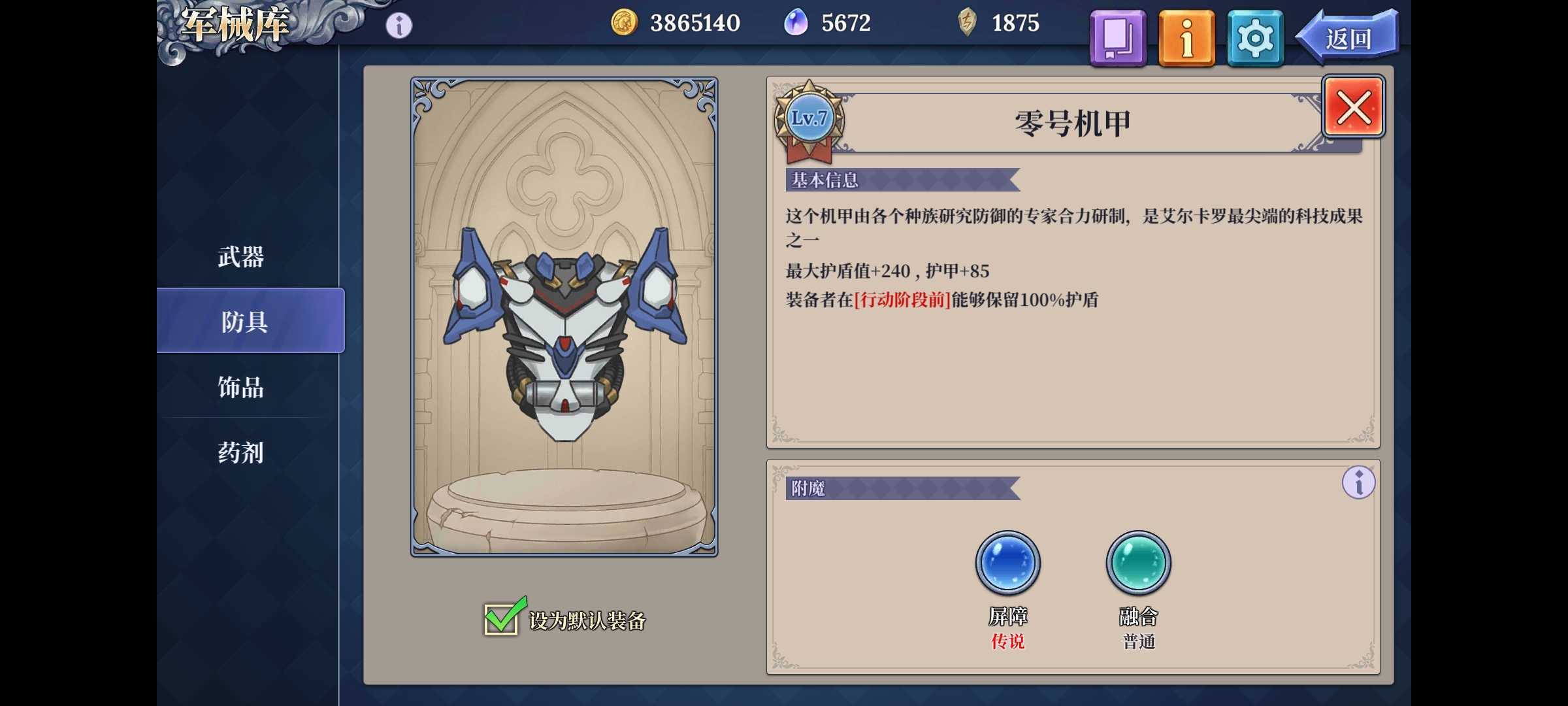Select the 融合 common enchantment gem
Image resolution: width=1568 pixels, height=706 pixels.
click(1137, 563)
